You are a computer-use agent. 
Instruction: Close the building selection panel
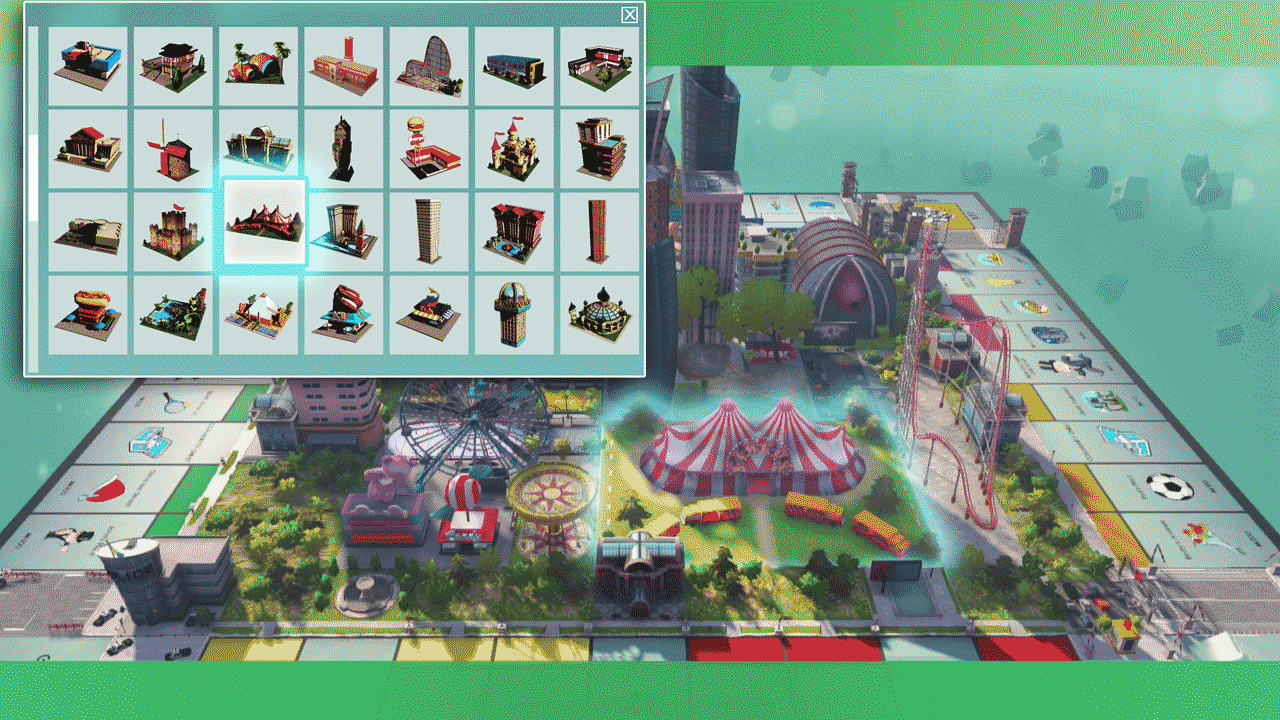[629, 16]
